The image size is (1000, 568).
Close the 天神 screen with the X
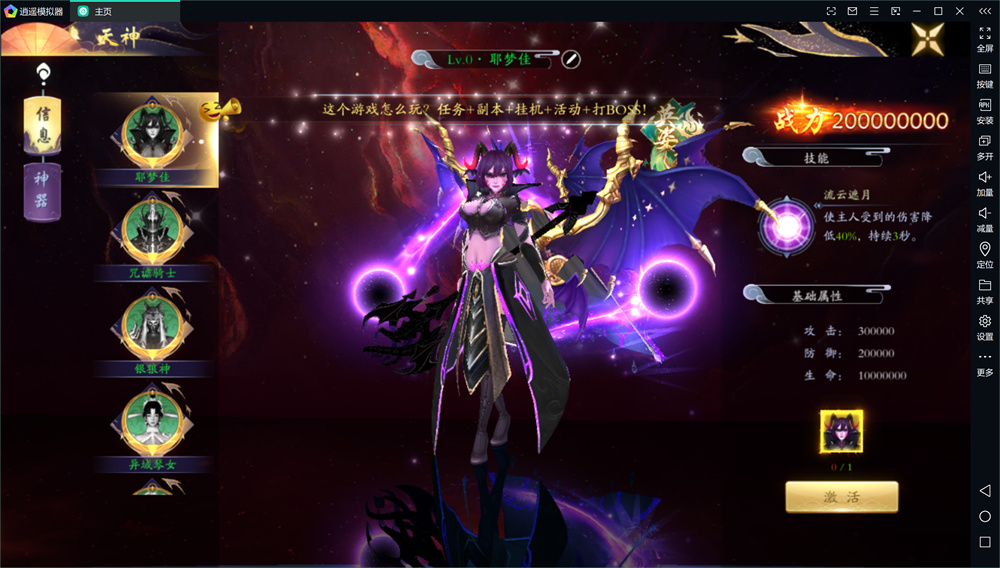coord(927,39)
